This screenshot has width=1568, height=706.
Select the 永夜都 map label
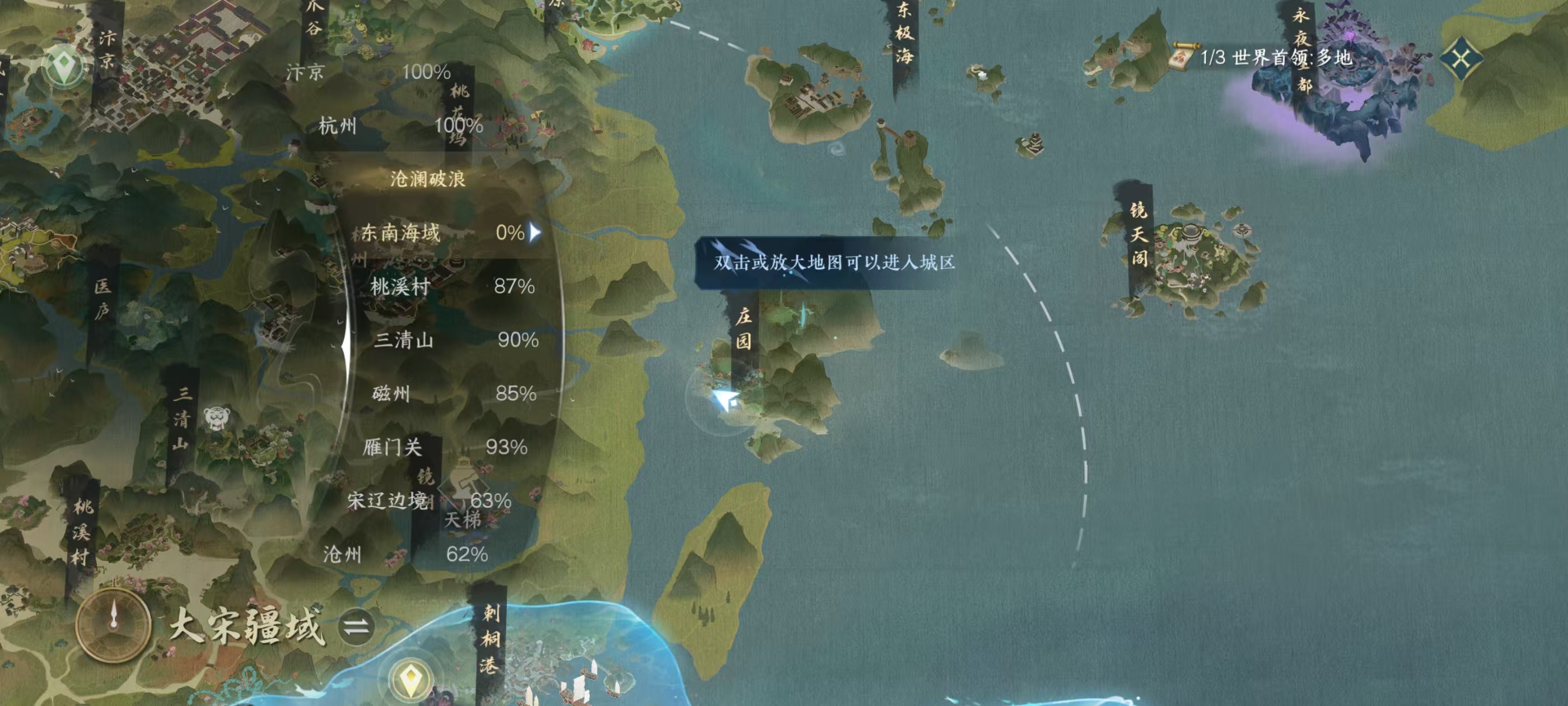1301,49
